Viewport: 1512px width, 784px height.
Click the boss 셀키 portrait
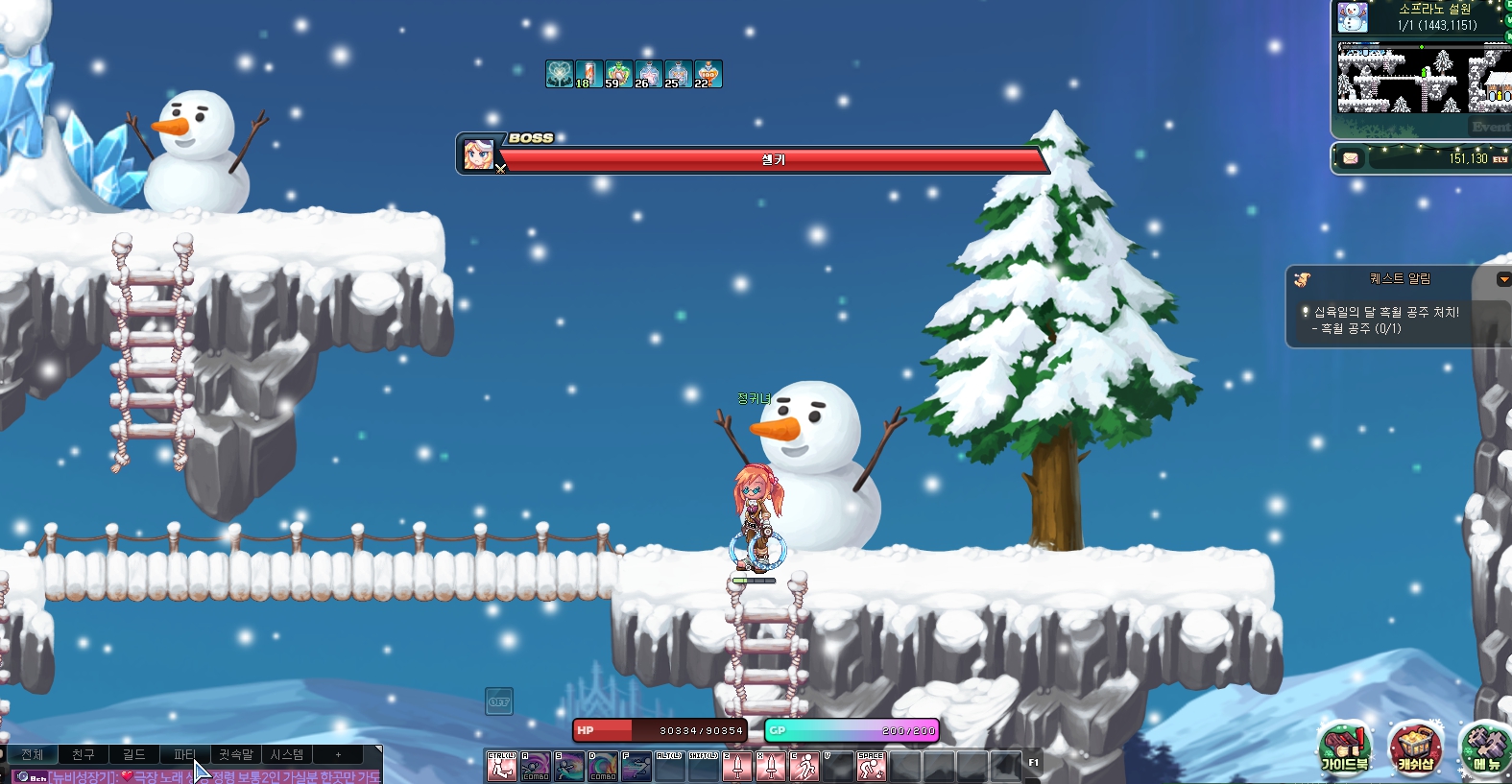pos(478,154)
